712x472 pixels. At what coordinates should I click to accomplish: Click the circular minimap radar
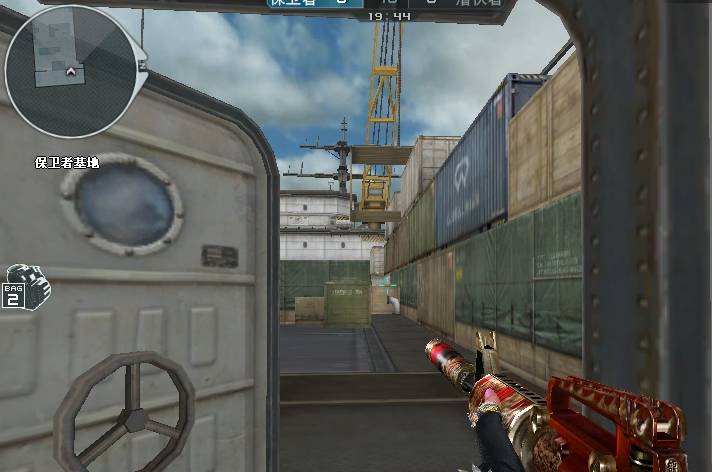(70, 71)
